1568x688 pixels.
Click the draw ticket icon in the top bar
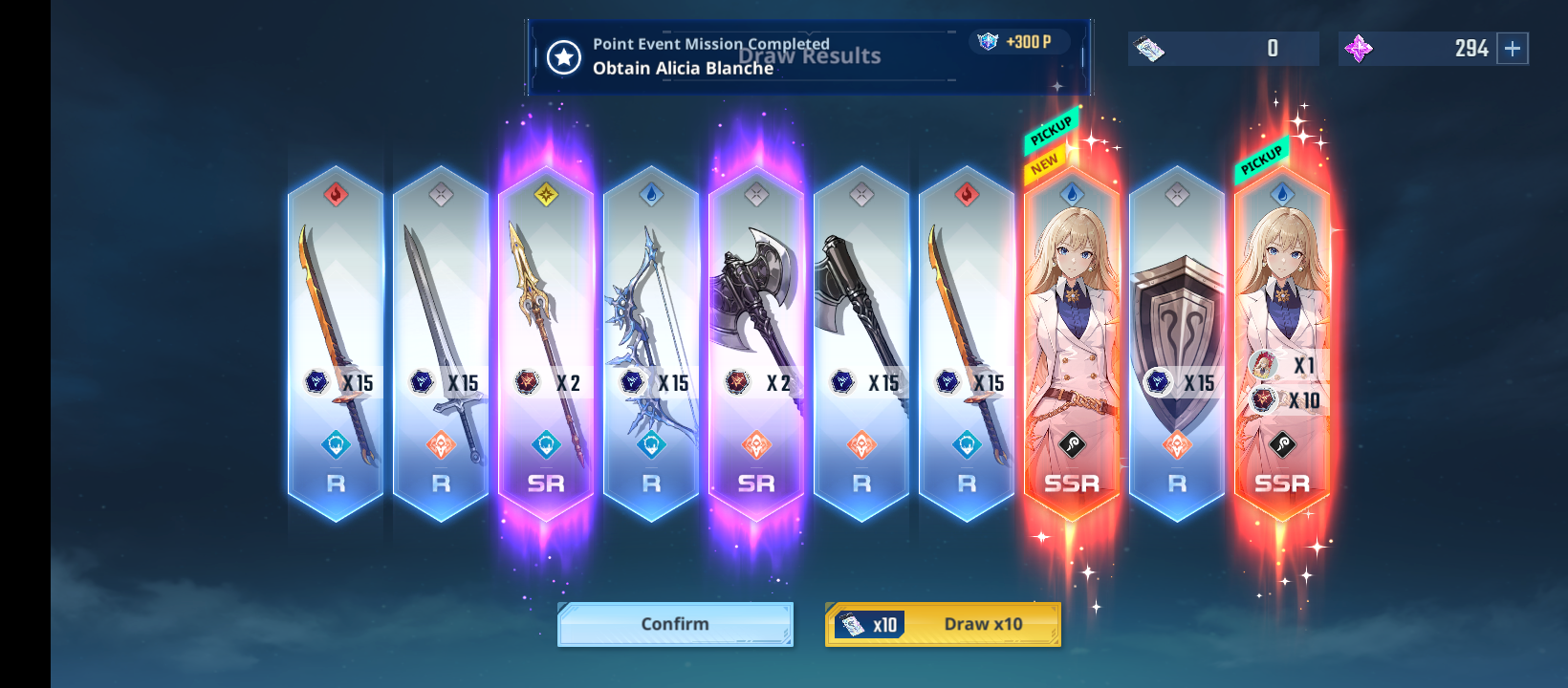point(1150,48)
